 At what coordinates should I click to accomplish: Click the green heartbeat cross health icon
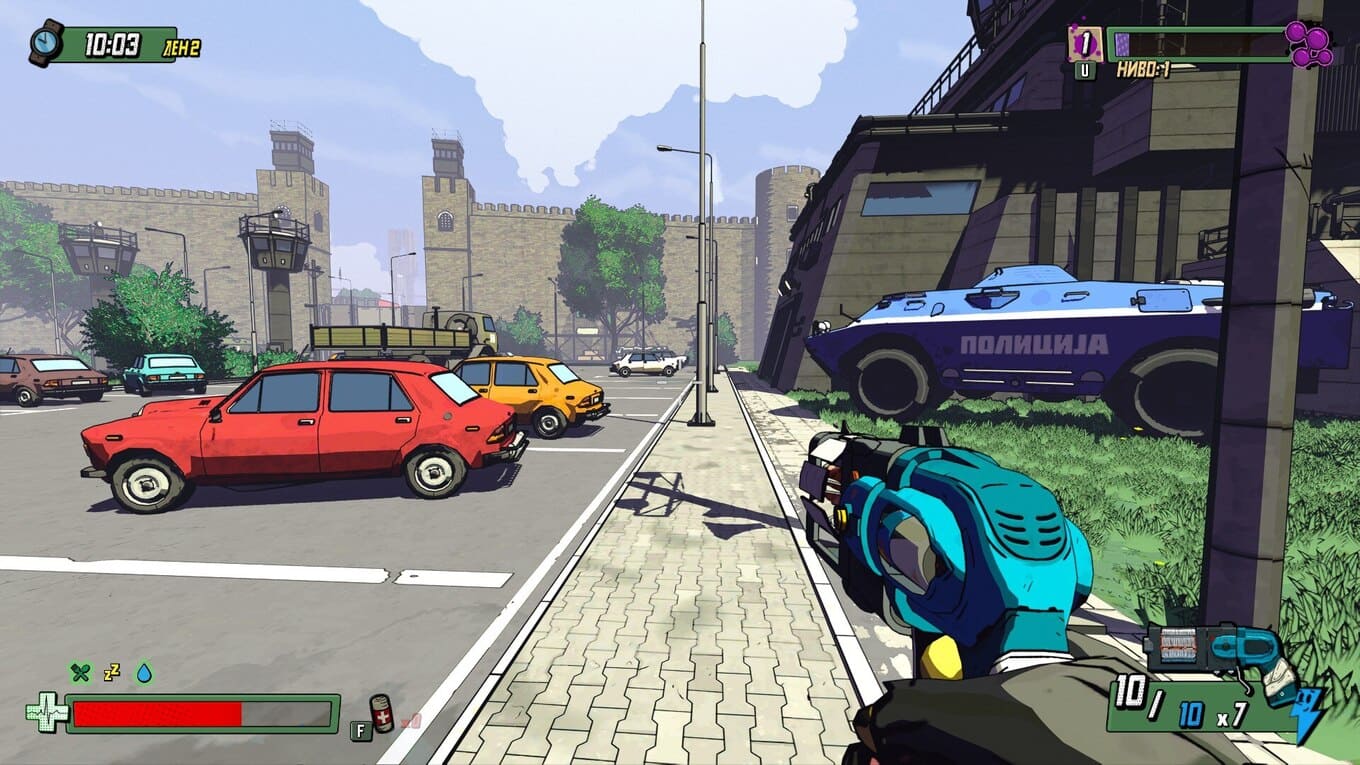pos(46,713)
